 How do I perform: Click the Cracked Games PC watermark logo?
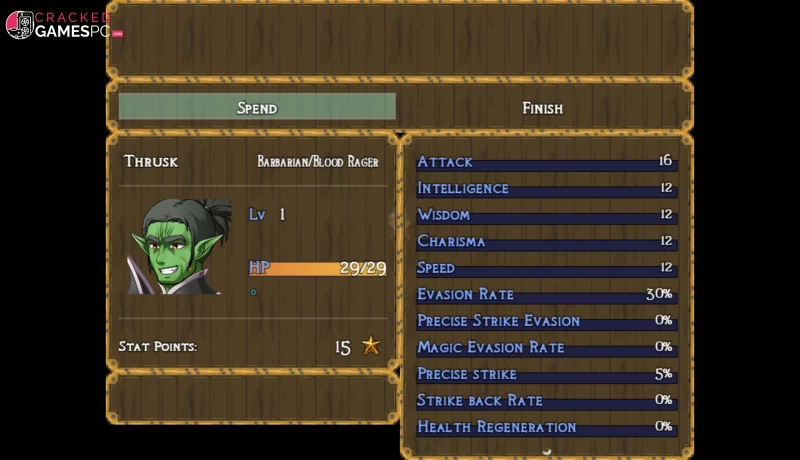tap(64, 25)
